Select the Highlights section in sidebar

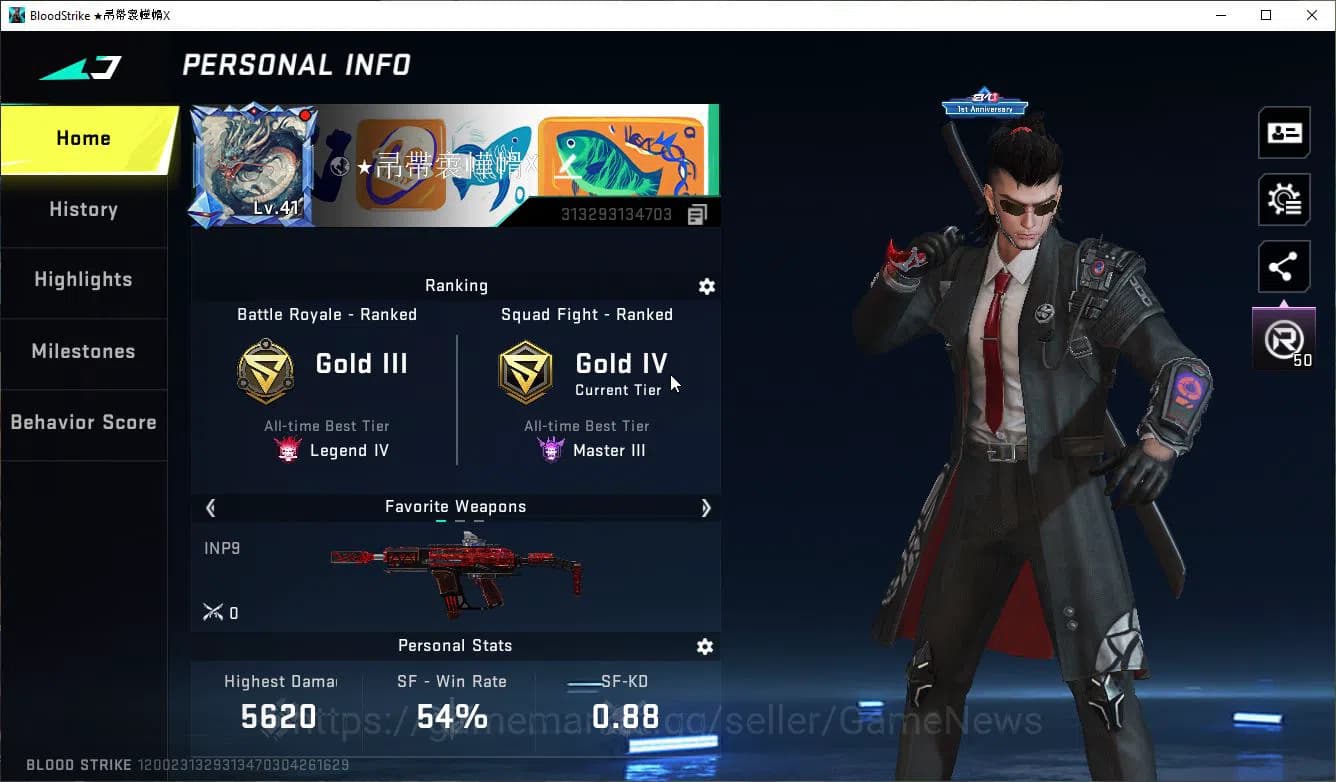point(83,280)
